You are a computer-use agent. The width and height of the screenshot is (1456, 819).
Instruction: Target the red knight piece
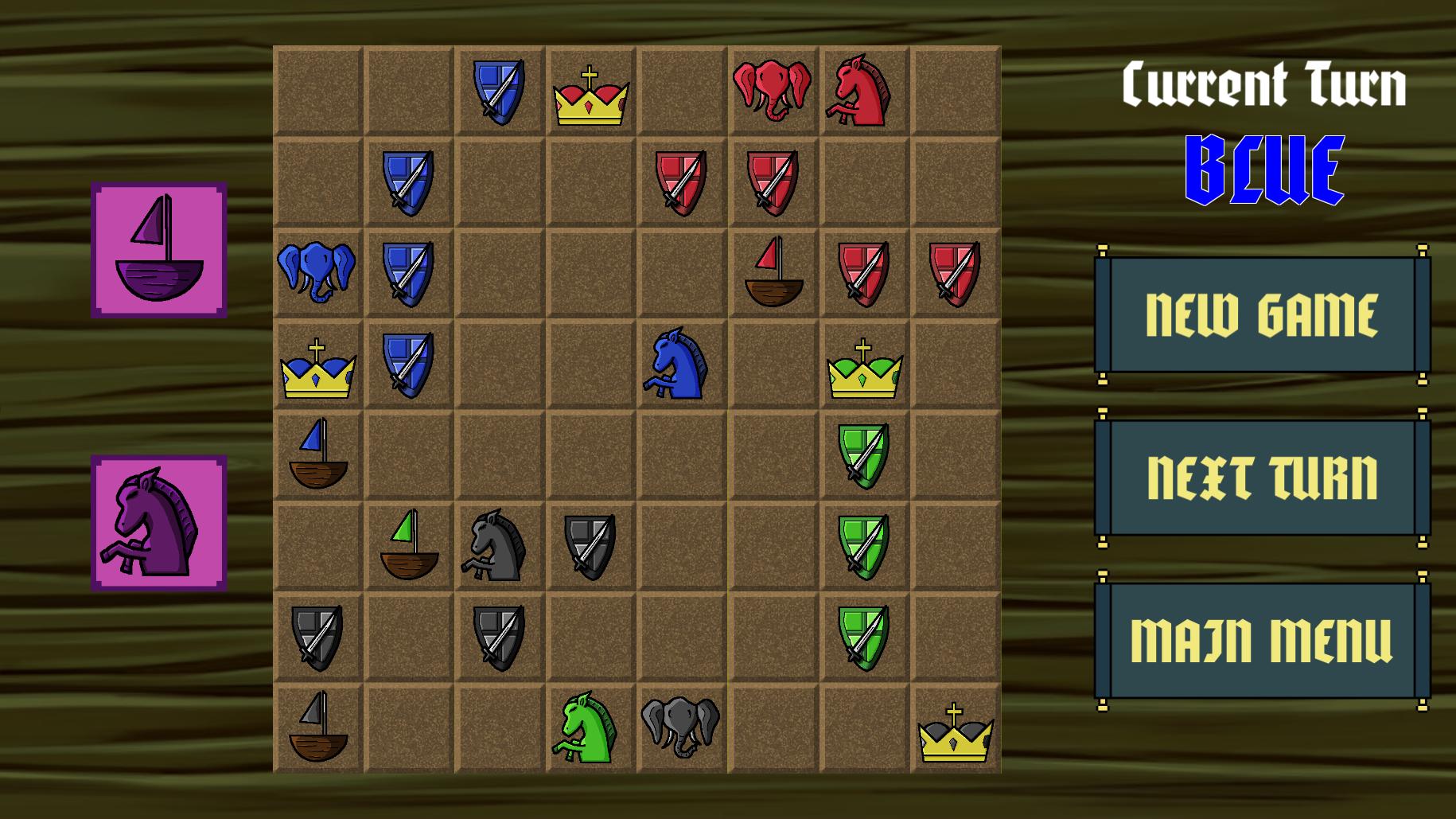click(x=862, y=91)
